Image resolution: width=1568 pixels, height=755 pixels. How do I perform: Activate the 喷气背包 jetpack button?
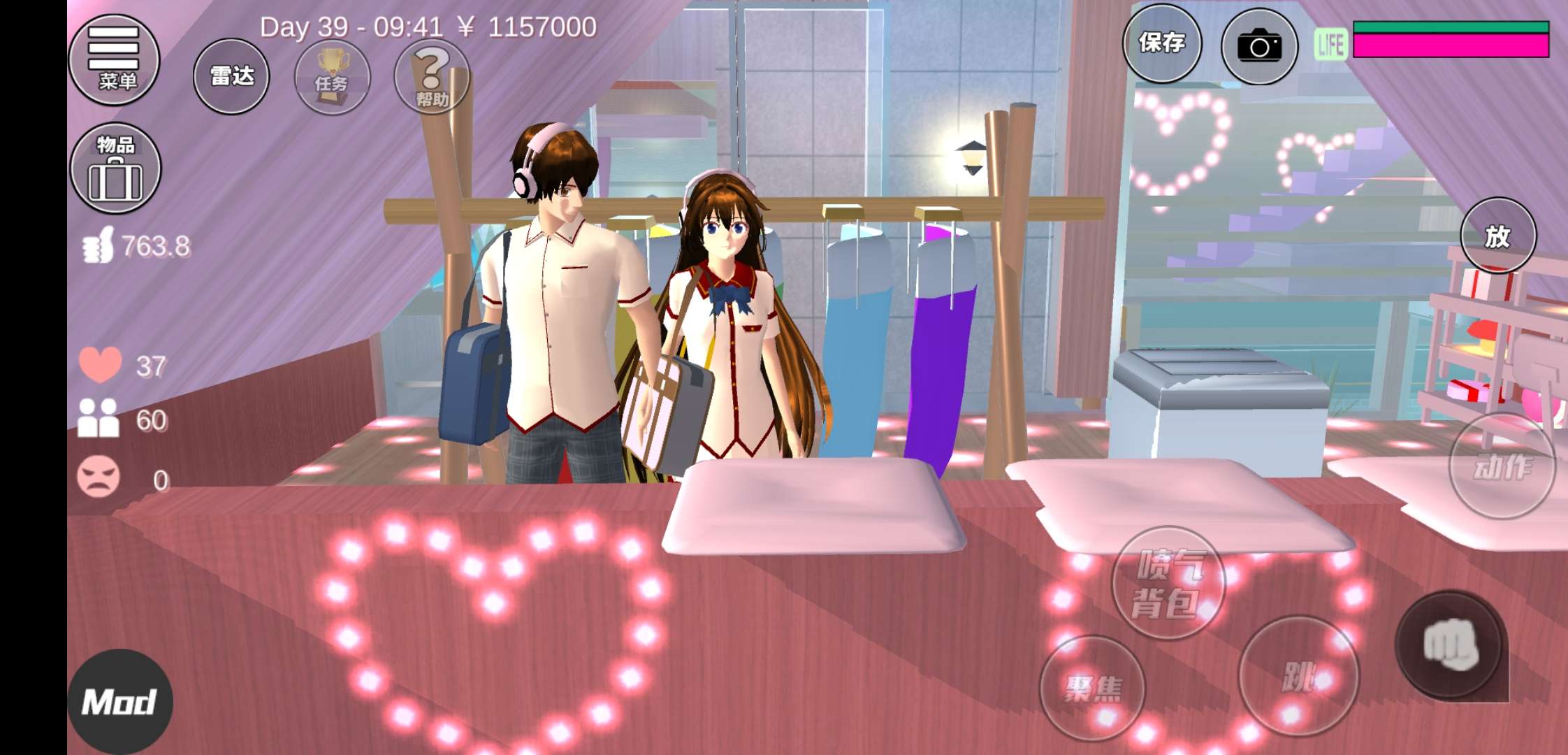click(1168, 583)
